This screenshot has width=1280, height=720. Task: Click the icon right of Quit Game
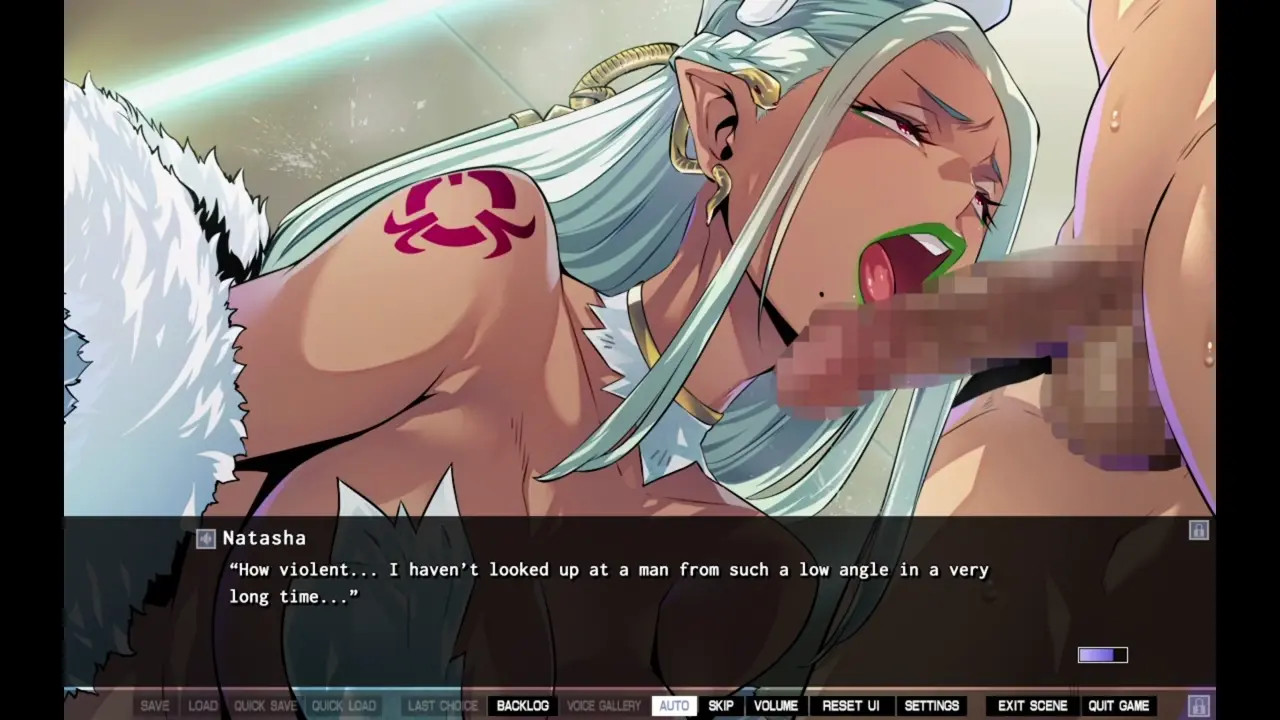(x=1198, y=705)
